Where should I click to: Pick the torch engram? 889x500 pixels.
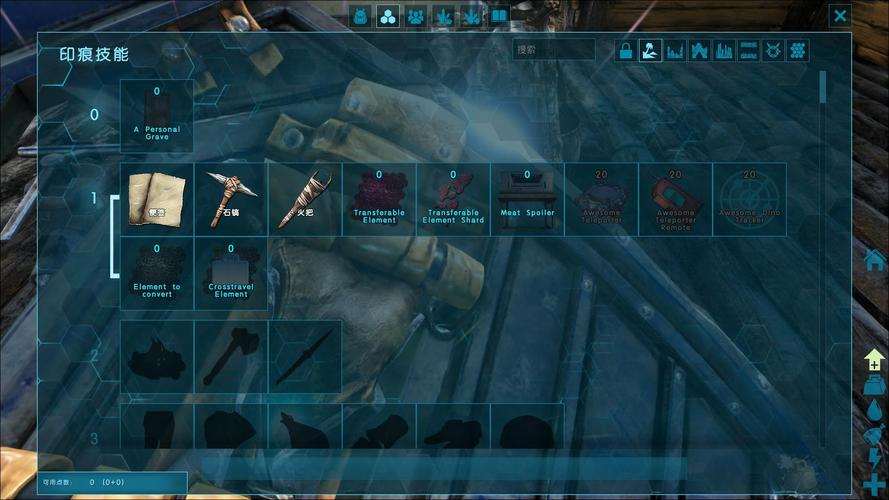coord(305,199)
